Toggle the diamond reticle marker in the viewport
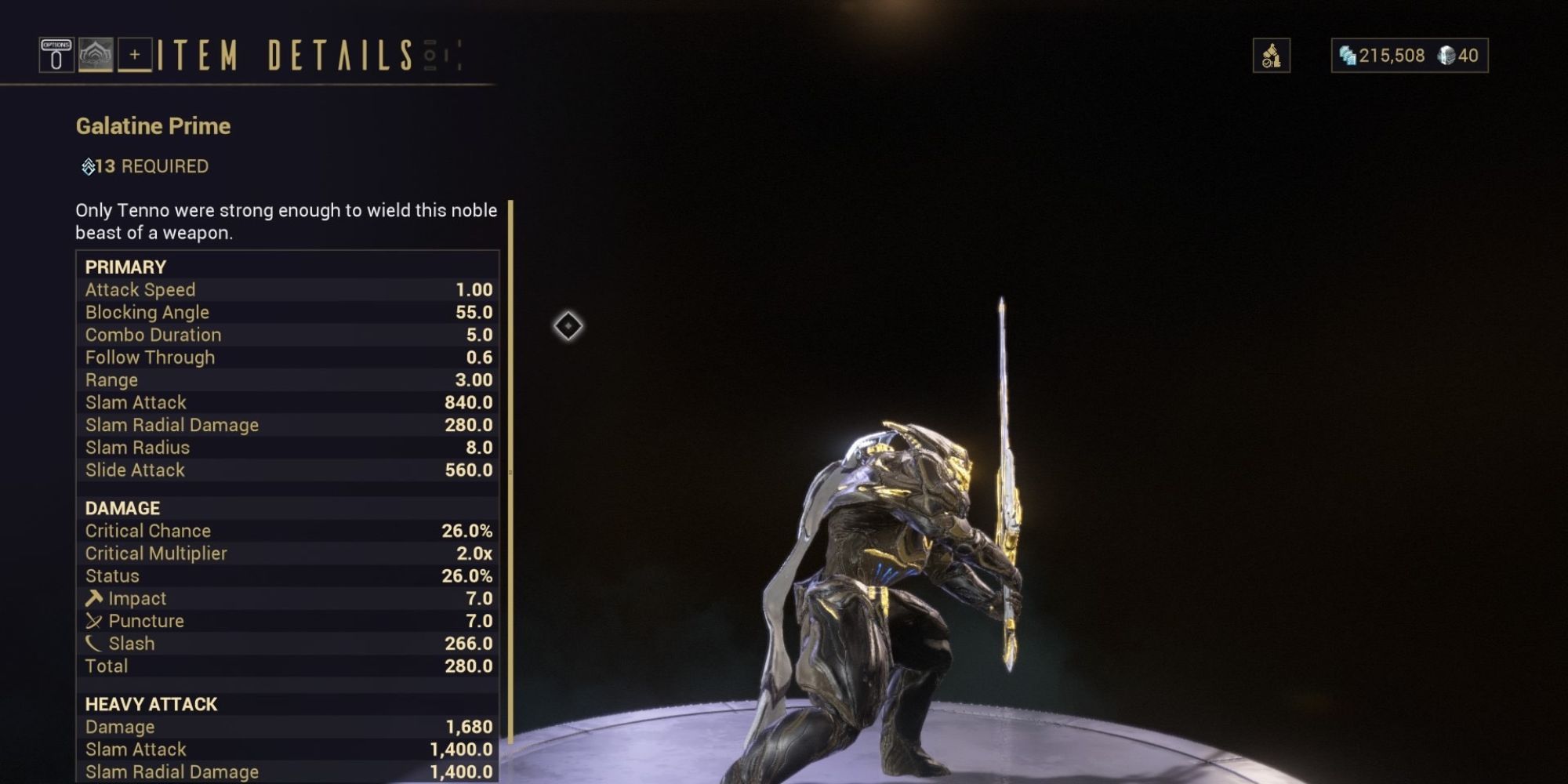Screen dimensions: 1568x784 569,327
